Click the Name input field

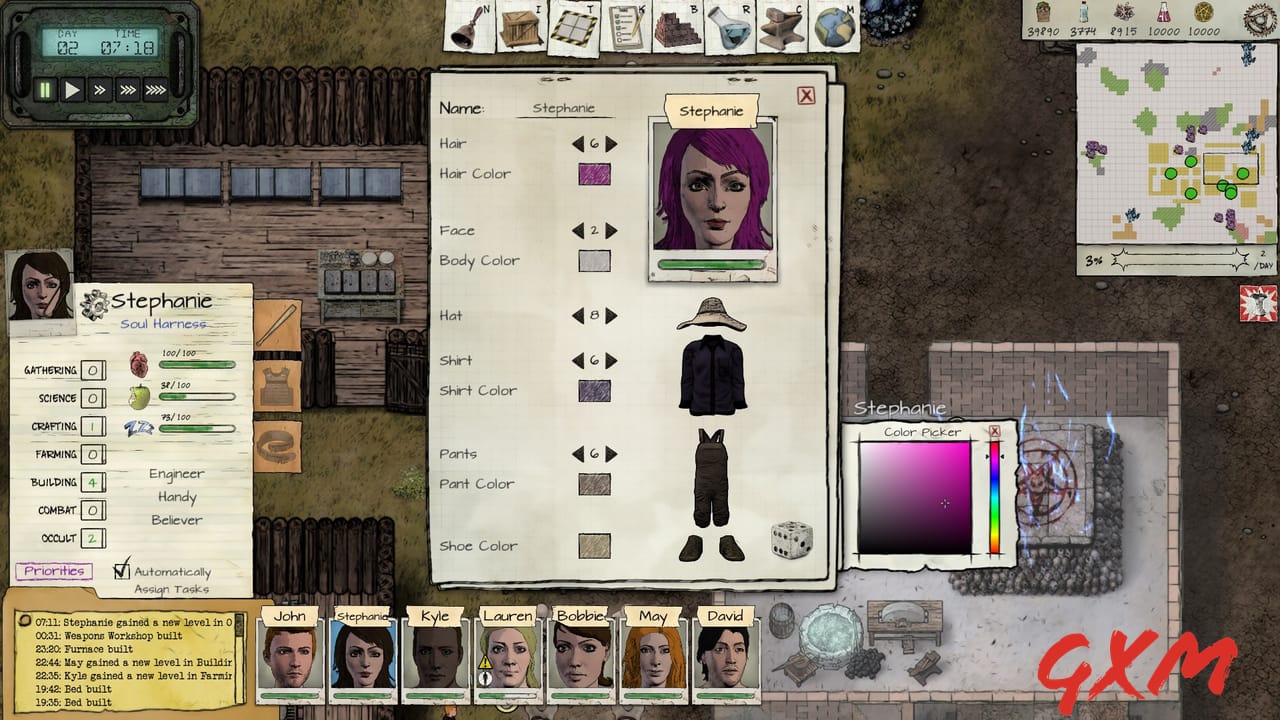pos(565,106)
